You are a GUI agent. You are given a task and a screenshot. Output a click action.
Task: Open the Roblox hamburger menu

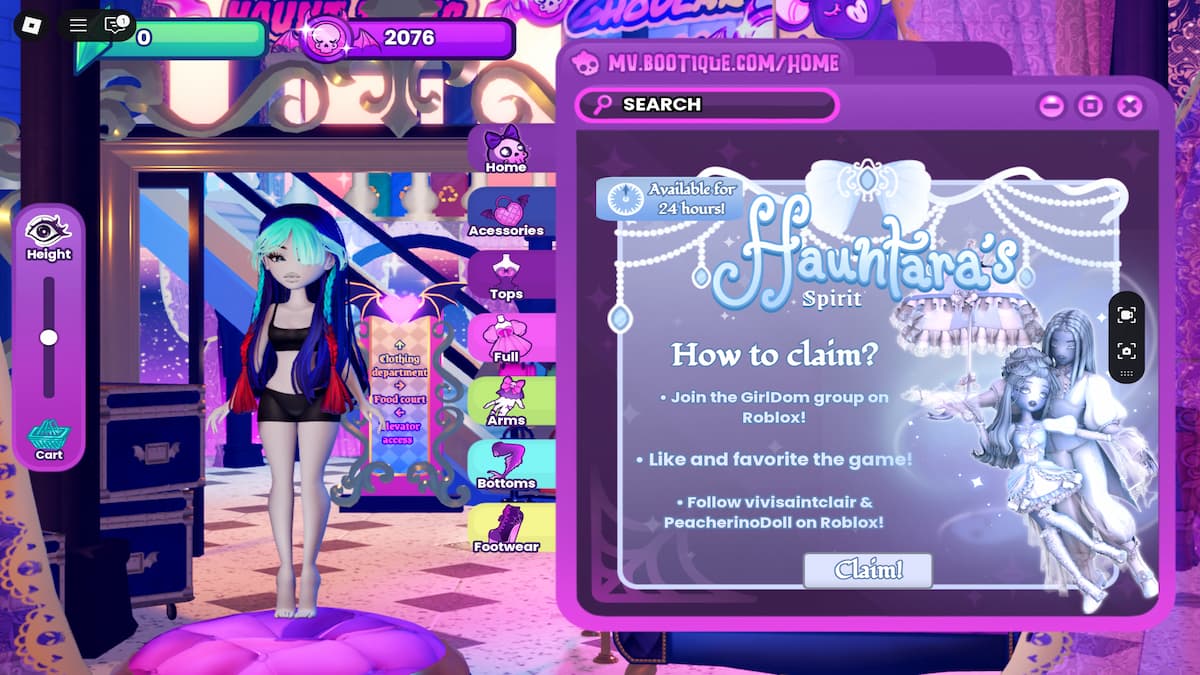click(x=78, y=25)
